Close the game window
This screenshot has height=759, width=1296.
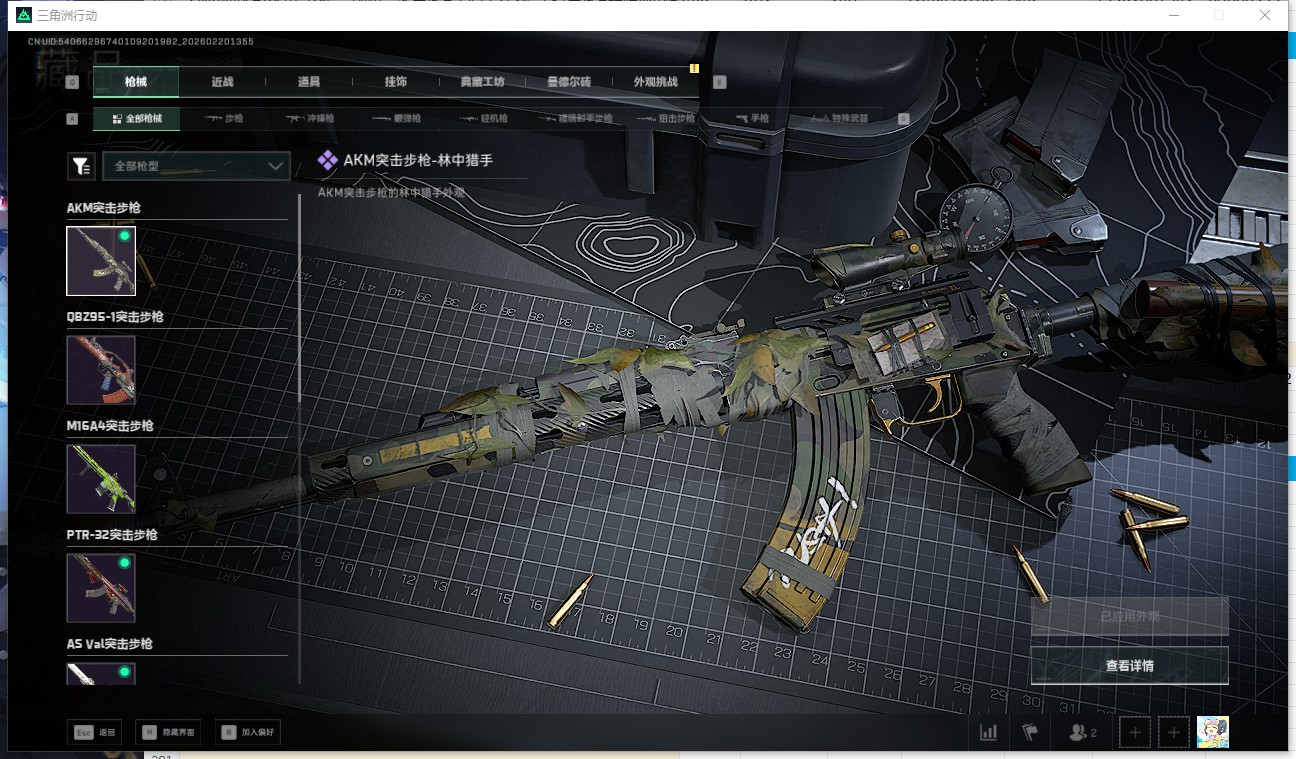(1265, 15)
